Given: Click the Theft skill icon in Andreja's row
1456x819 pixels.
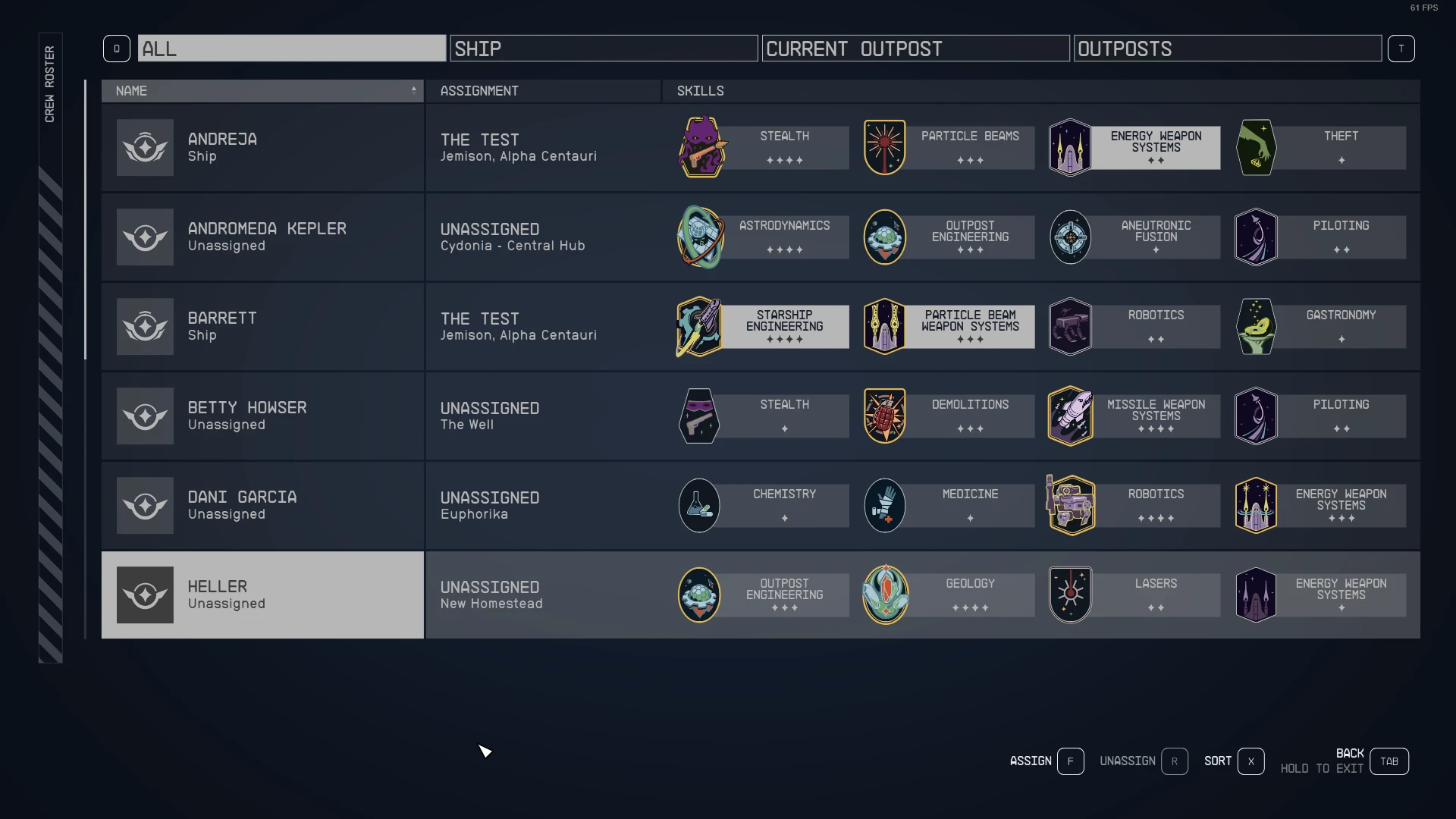Looking at the screenshot, I should (1255, 147).
